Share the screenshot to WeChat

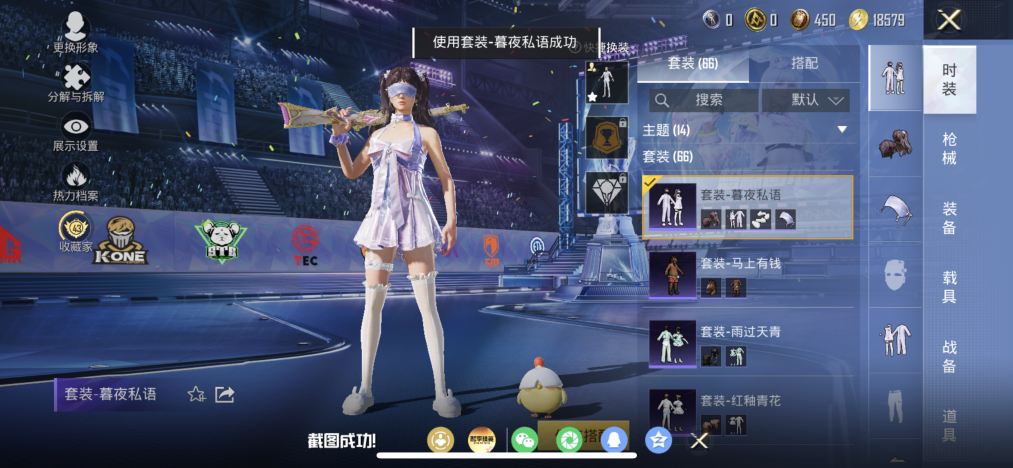[x=524, y=439]
